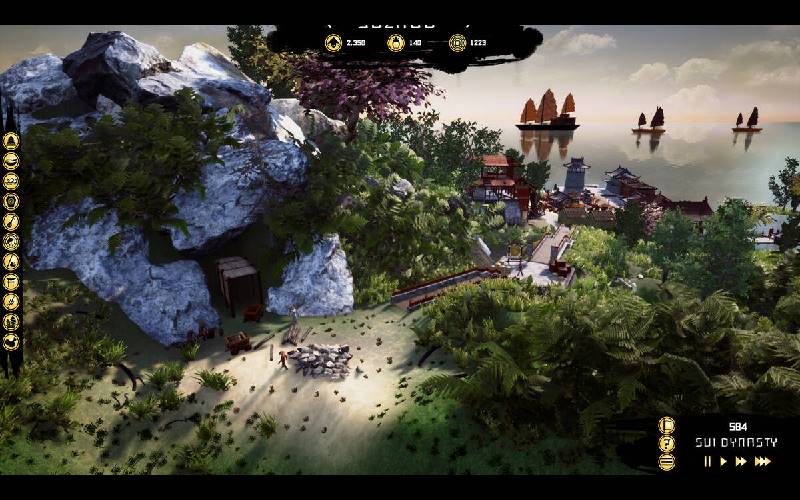Open the three-line menu button
The width and height of the screenshot is (800, 500).
pos(667,461)
